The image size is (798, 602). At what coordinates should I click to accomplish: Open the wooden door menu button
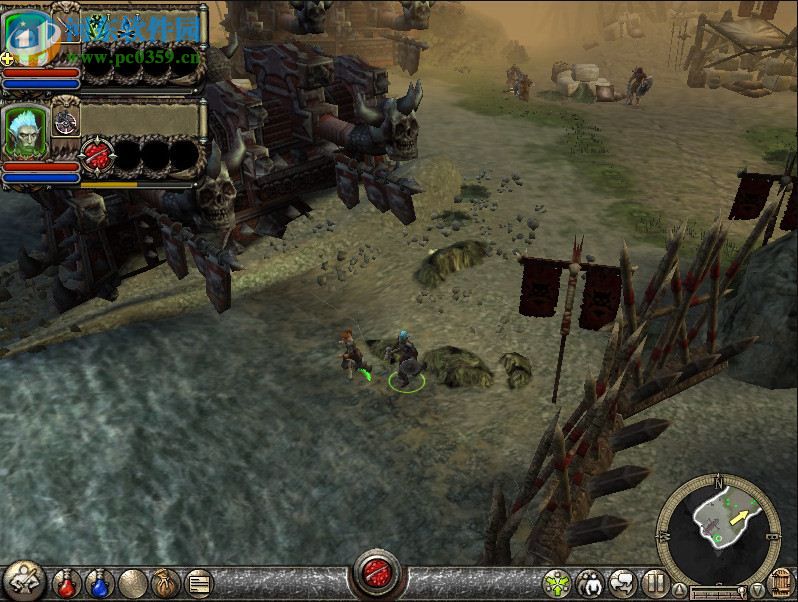pos(781,583)
